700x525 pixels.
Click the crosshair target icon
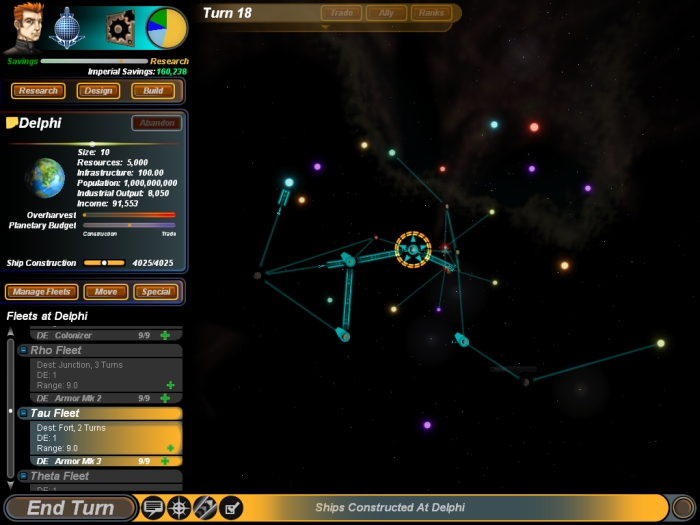(179, 507)
